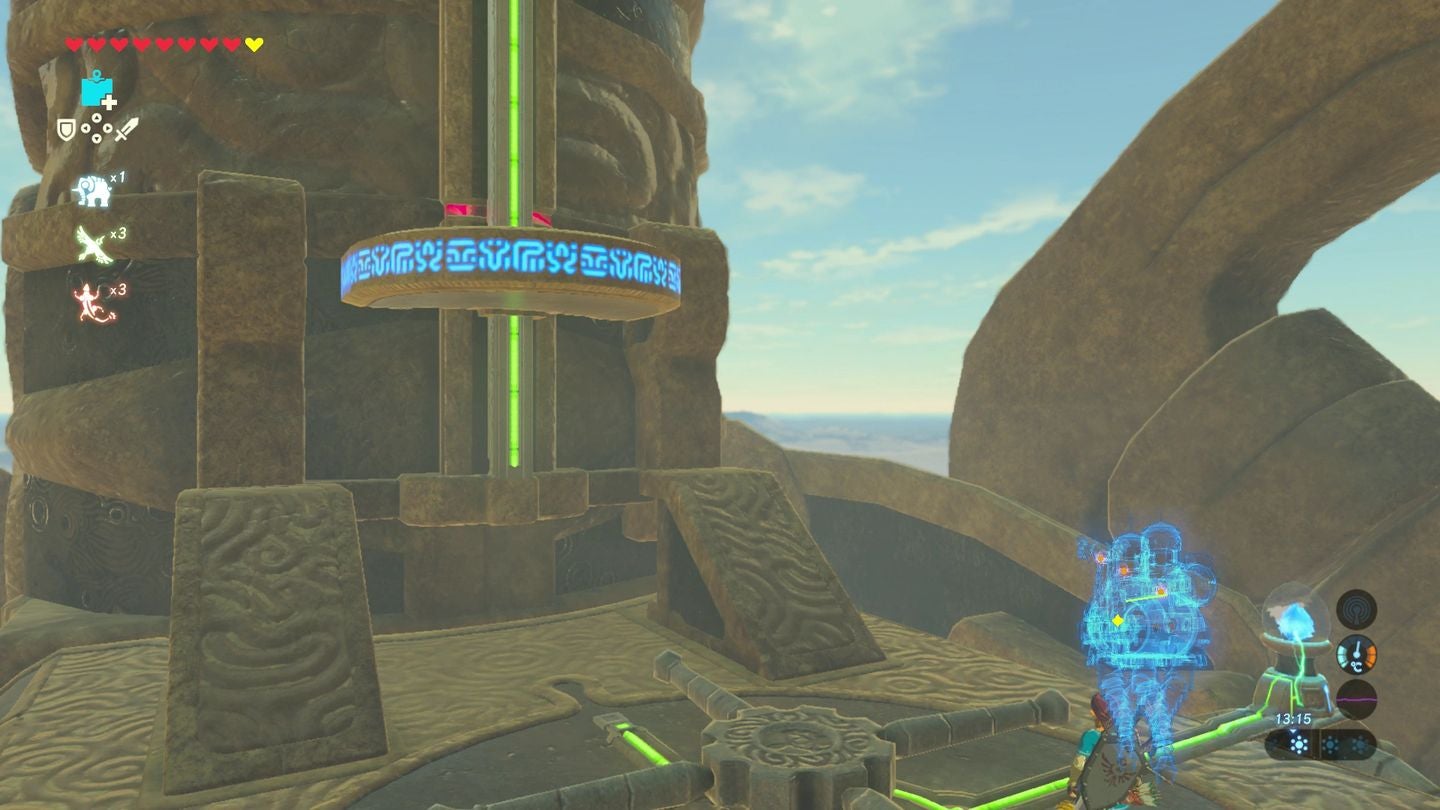This screenshot has width=1440, height=810.
Task: Click the plus sign beside the Magnesis icon
Action: [110, 102]
